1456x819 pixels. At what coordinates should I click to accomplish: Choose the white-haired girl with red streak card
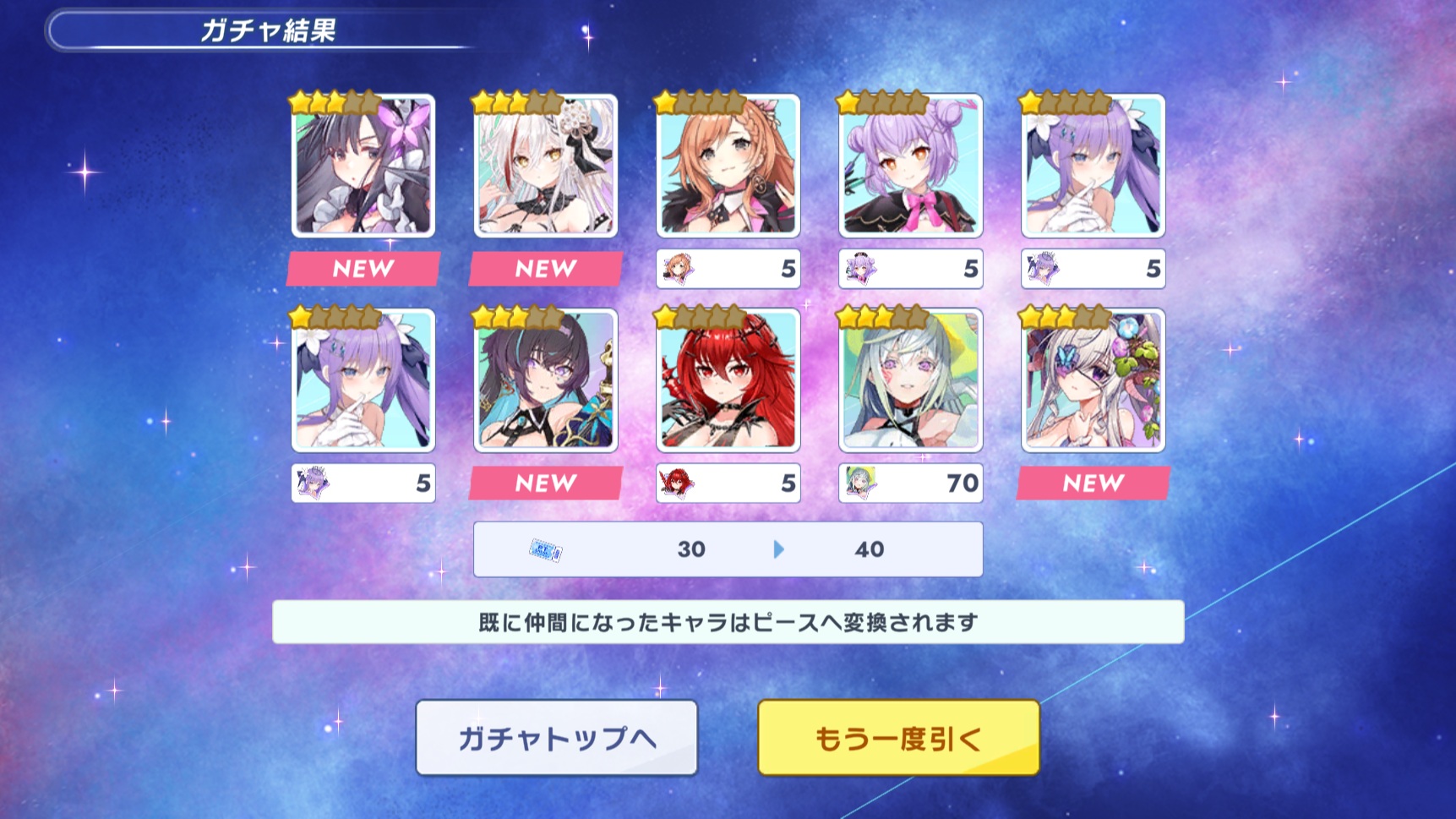[x=546, y=166]
